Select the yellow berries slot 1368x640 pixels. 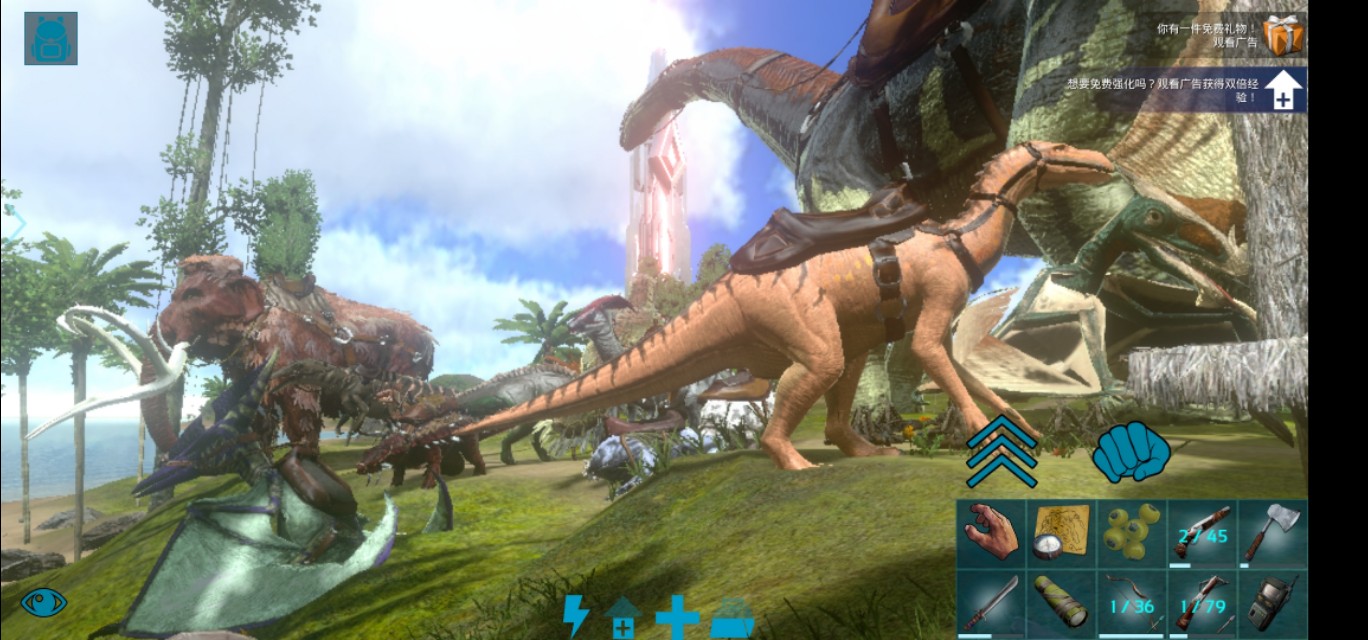point(1131,533)
